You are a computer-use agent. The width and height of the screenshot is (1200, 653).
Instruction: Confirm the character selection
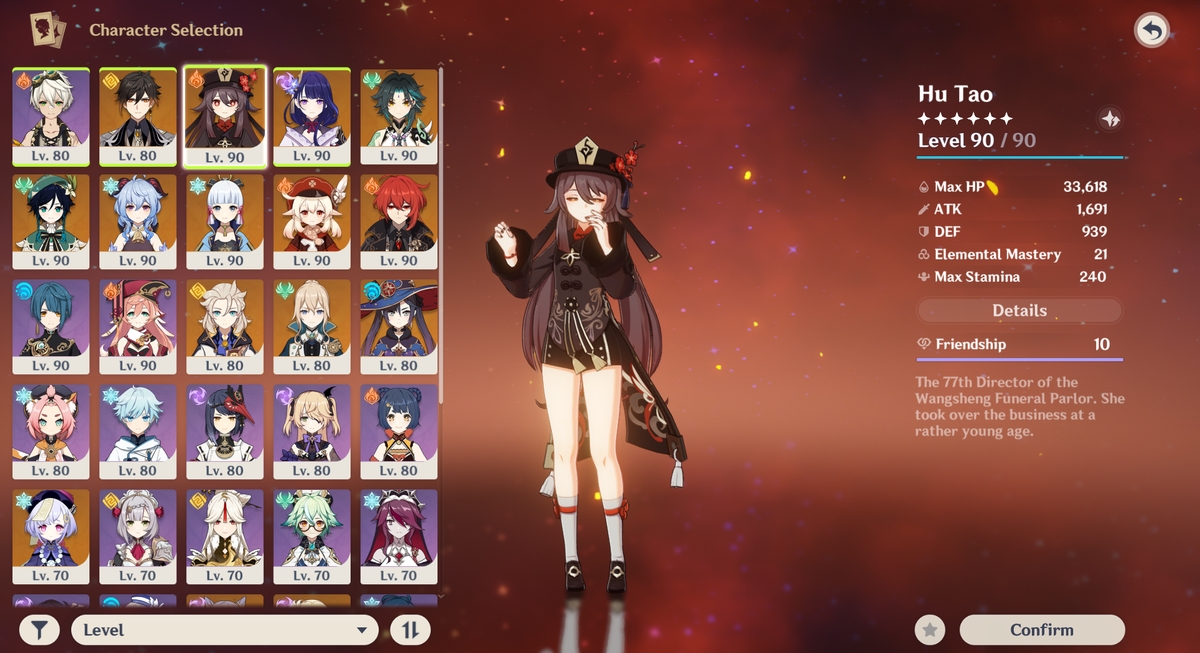(x=1042, y=630)
